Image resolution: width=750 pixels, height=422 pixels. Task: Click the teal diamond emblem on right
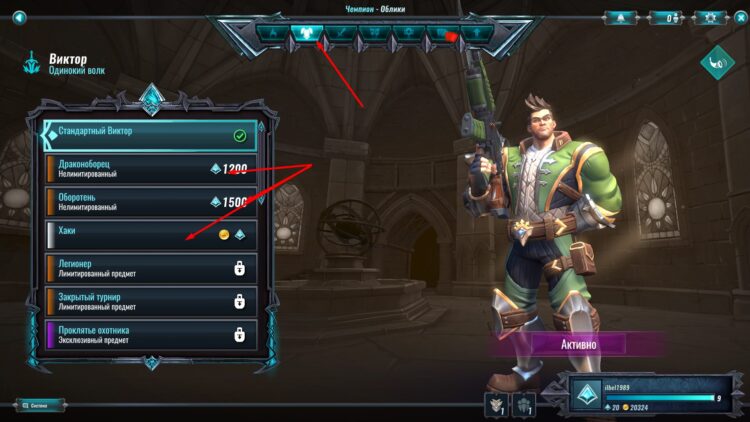(717, 64)
